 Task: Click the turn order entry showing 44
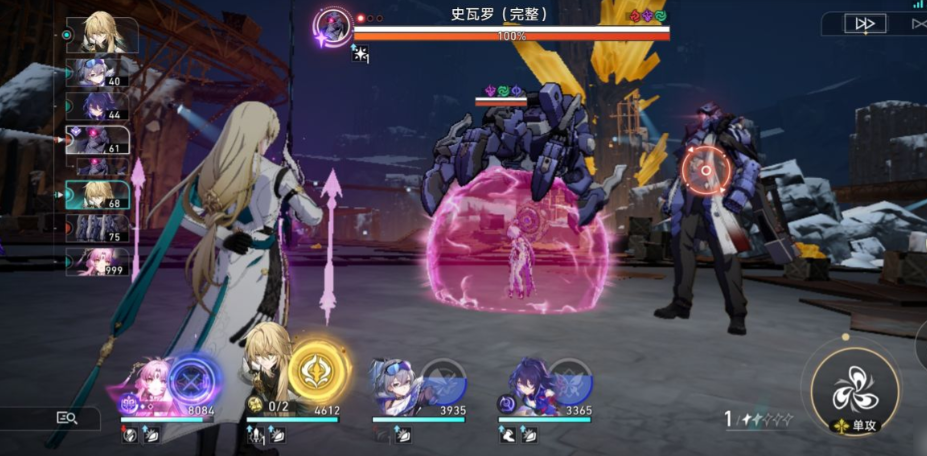(x=97, y=106)
